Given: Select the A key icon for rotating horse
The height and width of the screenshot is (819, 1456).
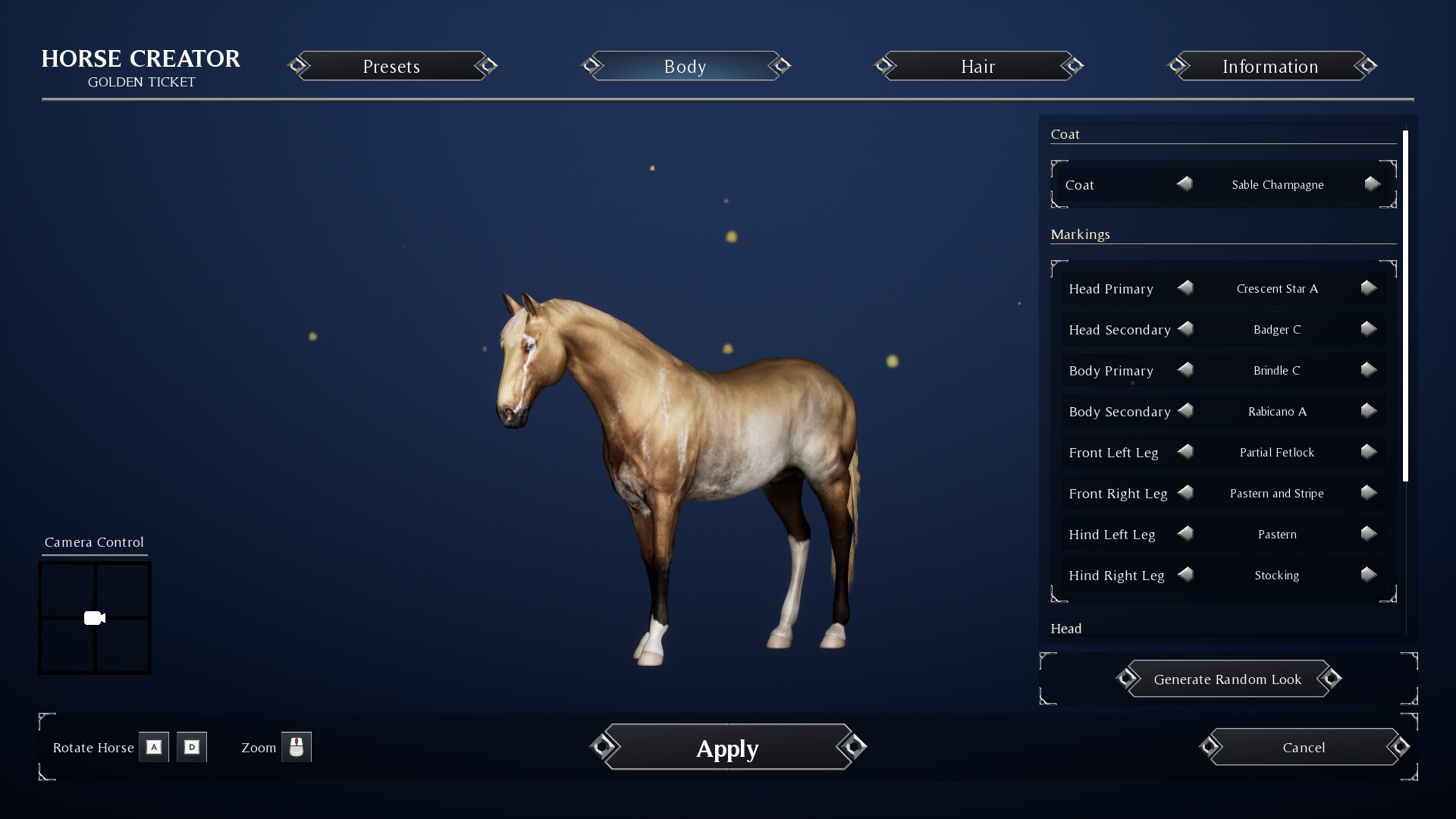Looking at the screenshot, I should (x=154, y=747).
